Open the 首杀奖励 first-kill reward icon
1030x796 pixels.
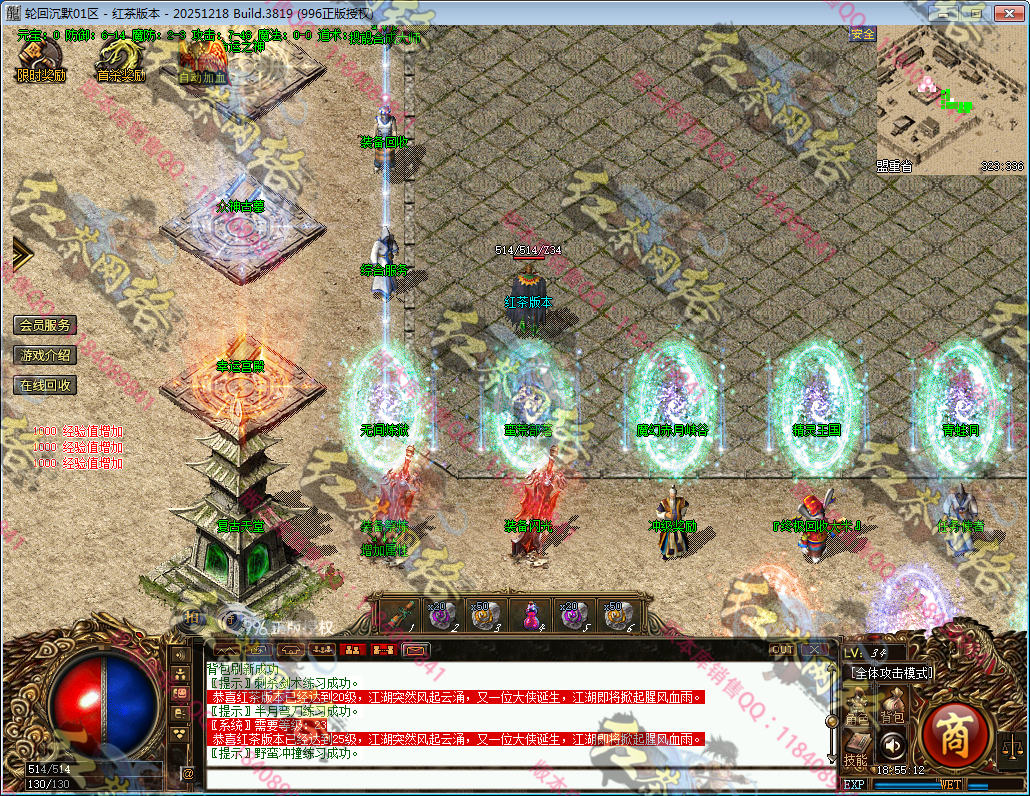[x=120, y=58]
